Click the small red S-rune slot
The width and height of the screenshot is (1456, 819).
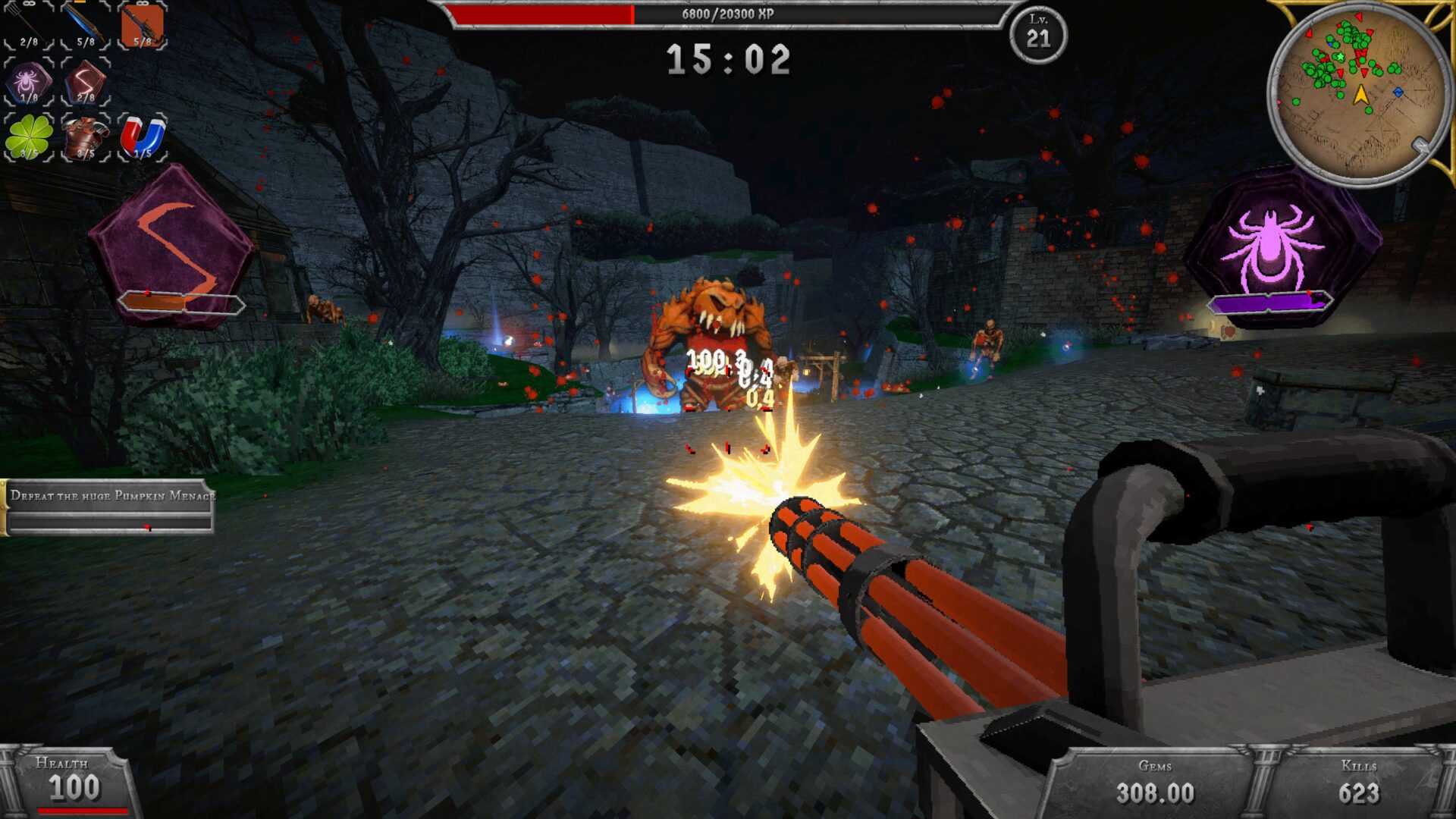tap(86, 82)
